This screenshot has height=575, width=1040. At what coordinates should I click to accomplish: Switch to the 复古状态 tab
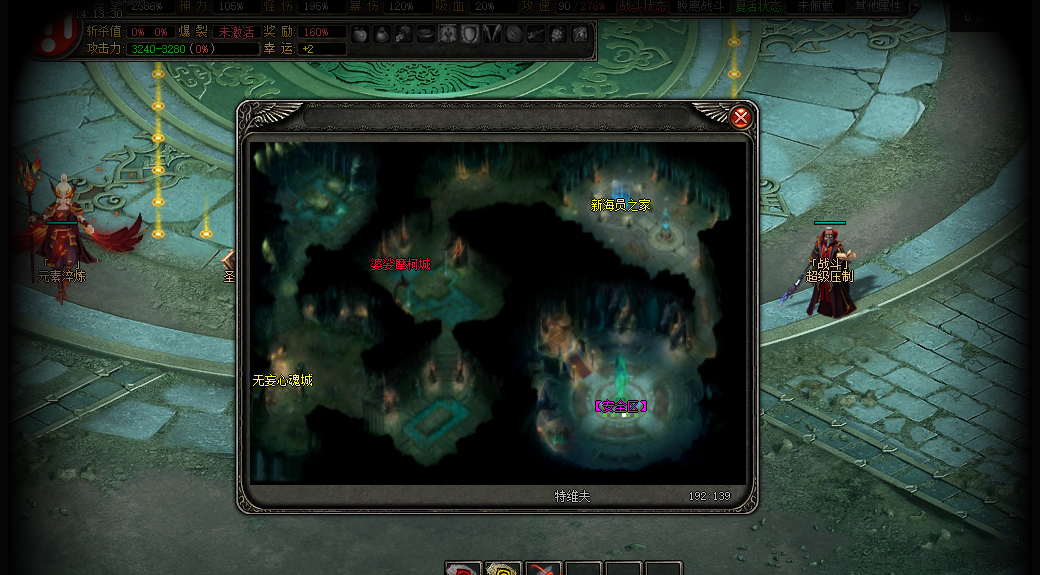click(758, 6)
